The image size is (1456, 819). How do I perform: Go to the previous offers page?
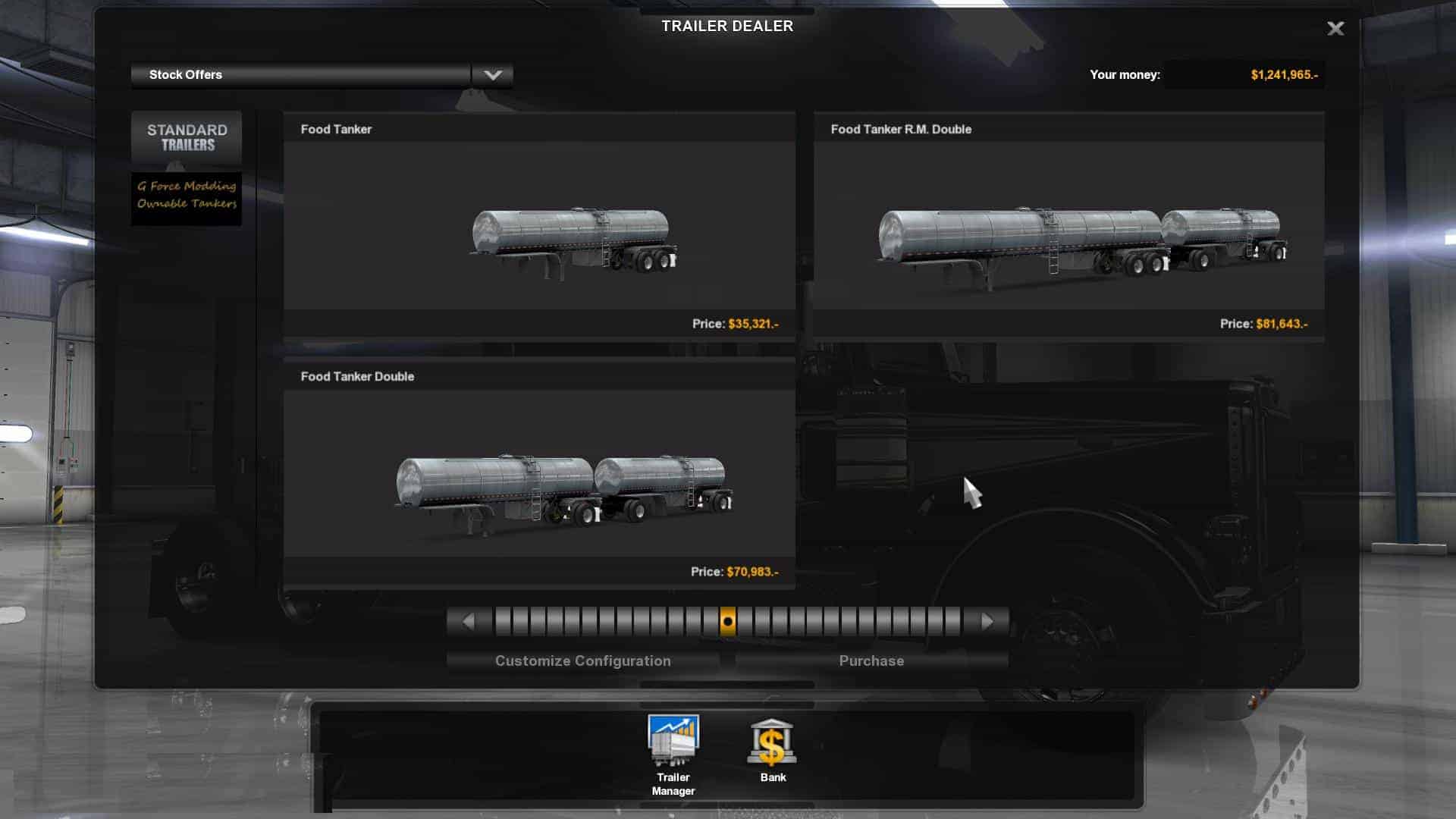pyautogui.click(x=468, y=622)
